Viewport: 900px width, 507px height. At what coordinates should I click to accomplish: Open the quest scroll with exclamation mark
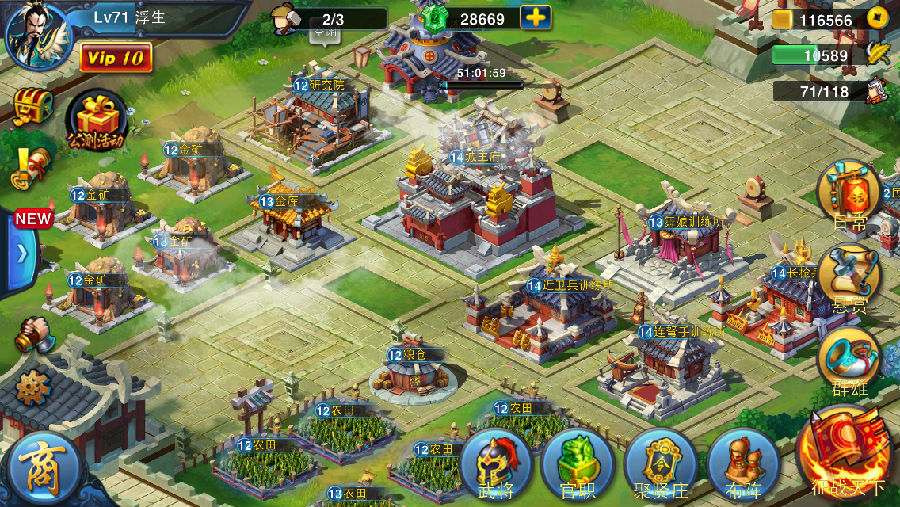(x=30, y=165)
